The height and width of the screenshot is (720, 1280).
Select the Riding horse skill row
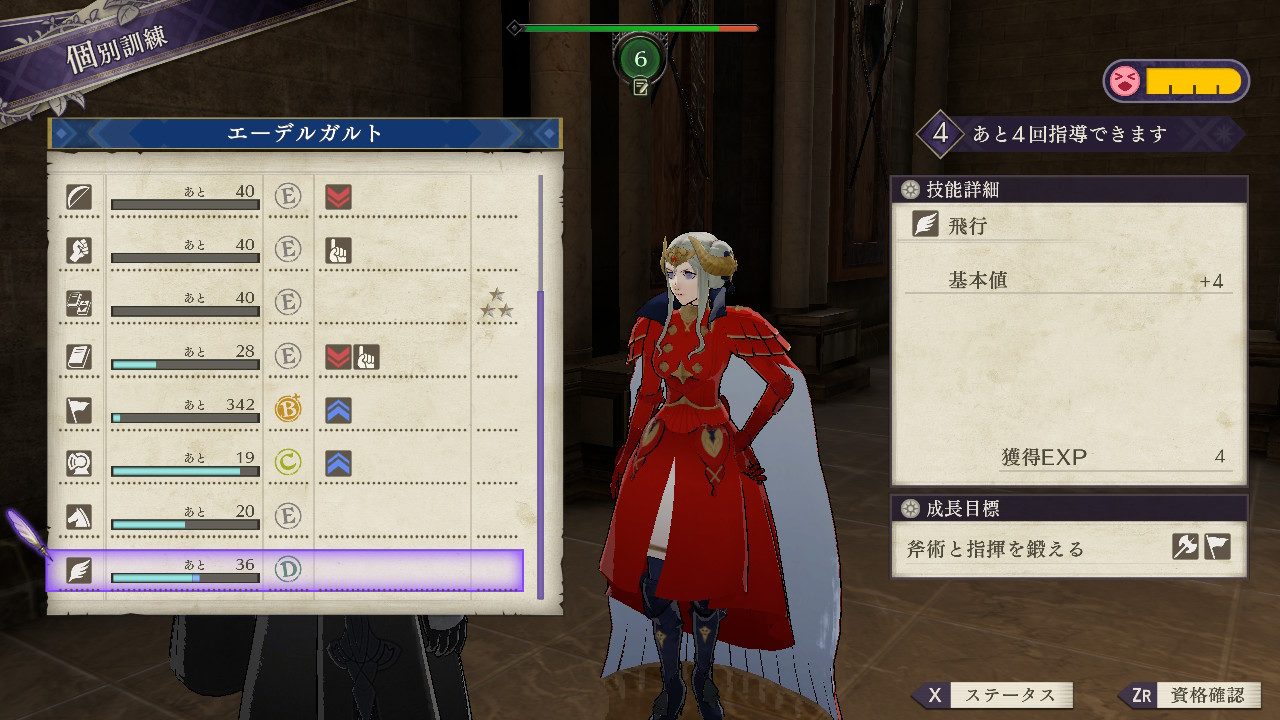(285, 516)
